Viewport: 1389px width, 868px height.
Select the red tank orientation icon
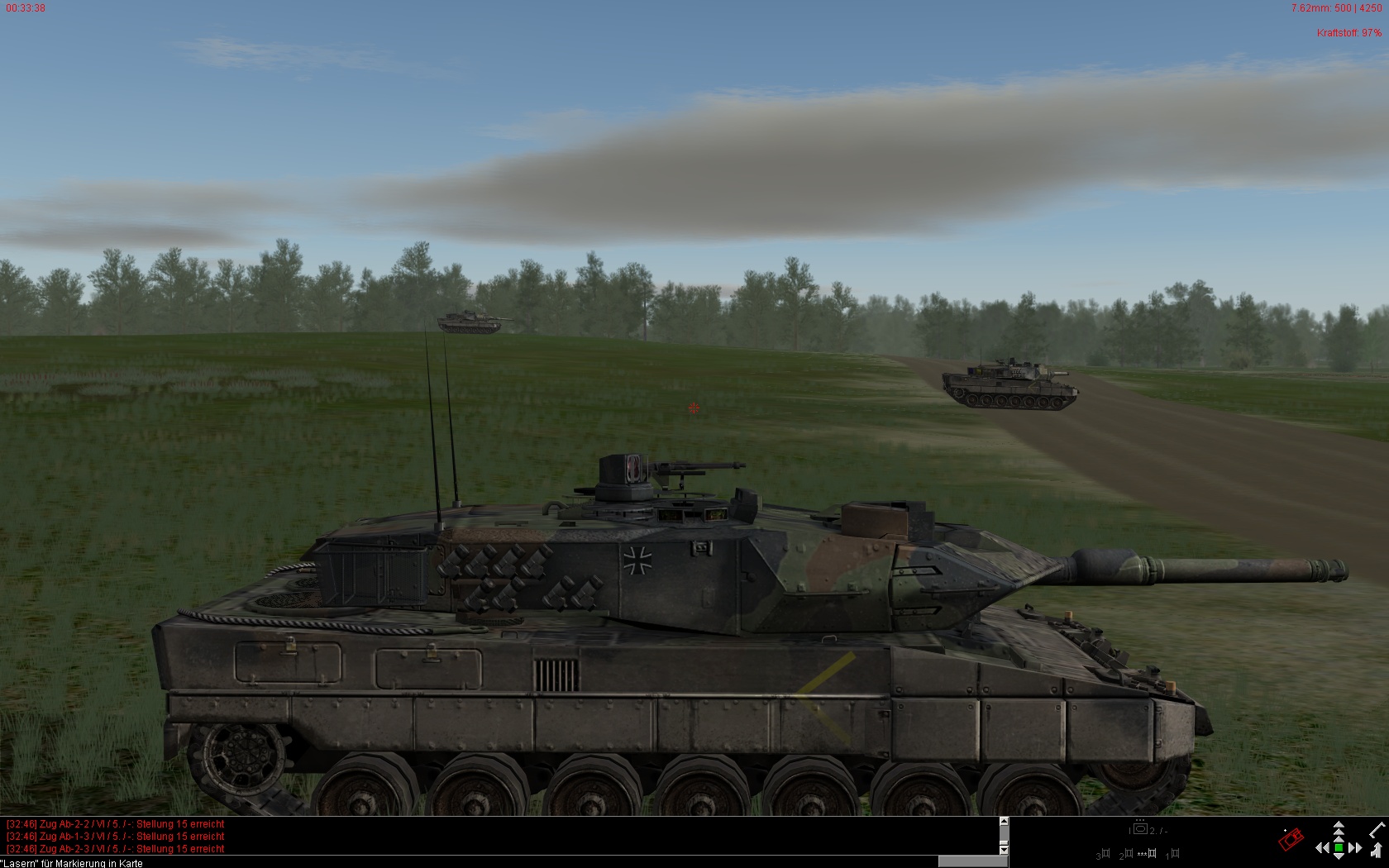point(1291,839)
